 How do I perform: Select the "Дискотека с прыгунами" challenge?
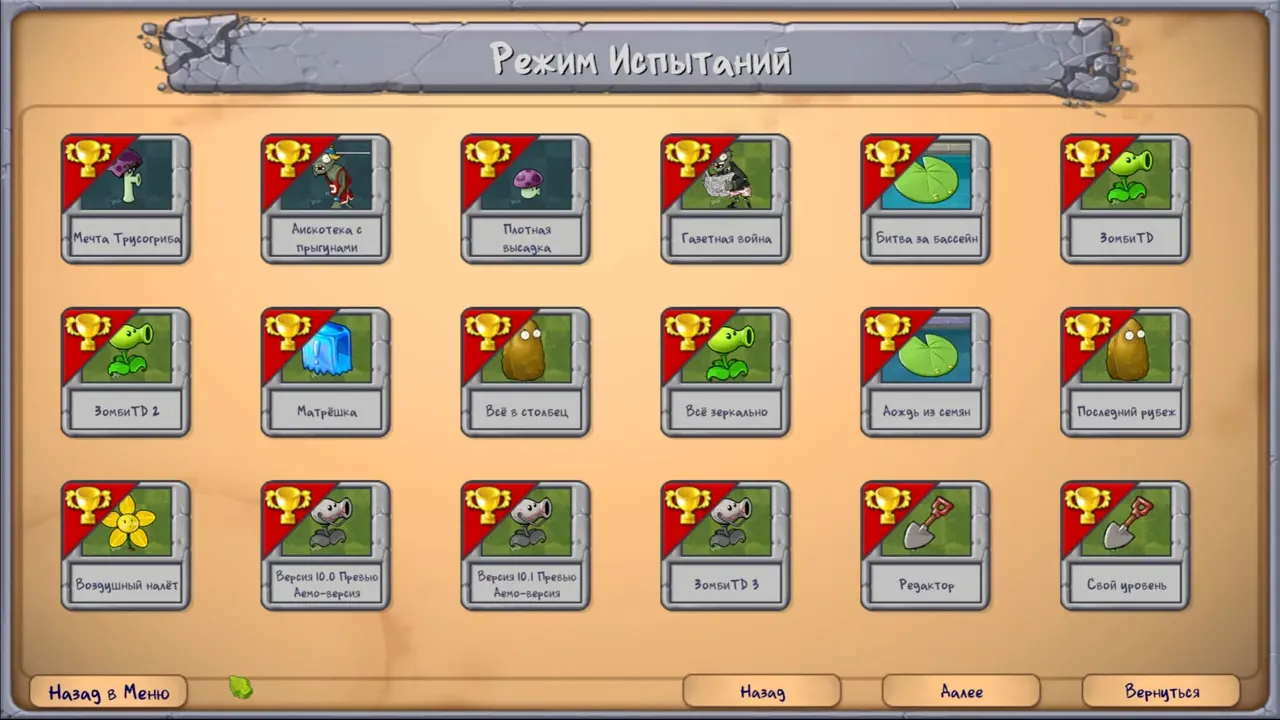[325, 197]
